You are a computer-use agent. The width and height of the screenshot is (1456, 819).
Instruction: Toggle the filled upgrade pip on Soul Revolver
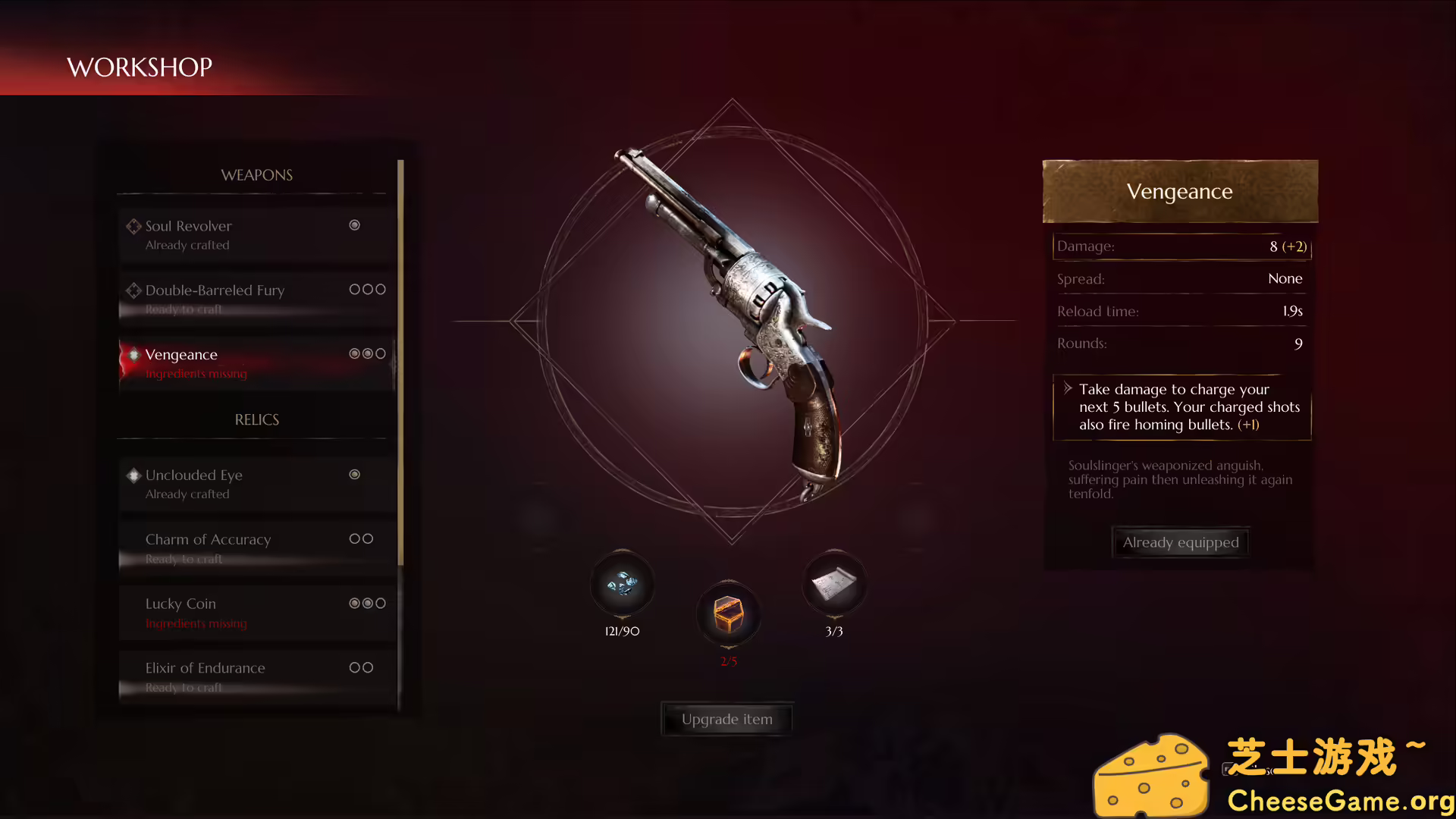pyautogui.click(x=354, y=225)
